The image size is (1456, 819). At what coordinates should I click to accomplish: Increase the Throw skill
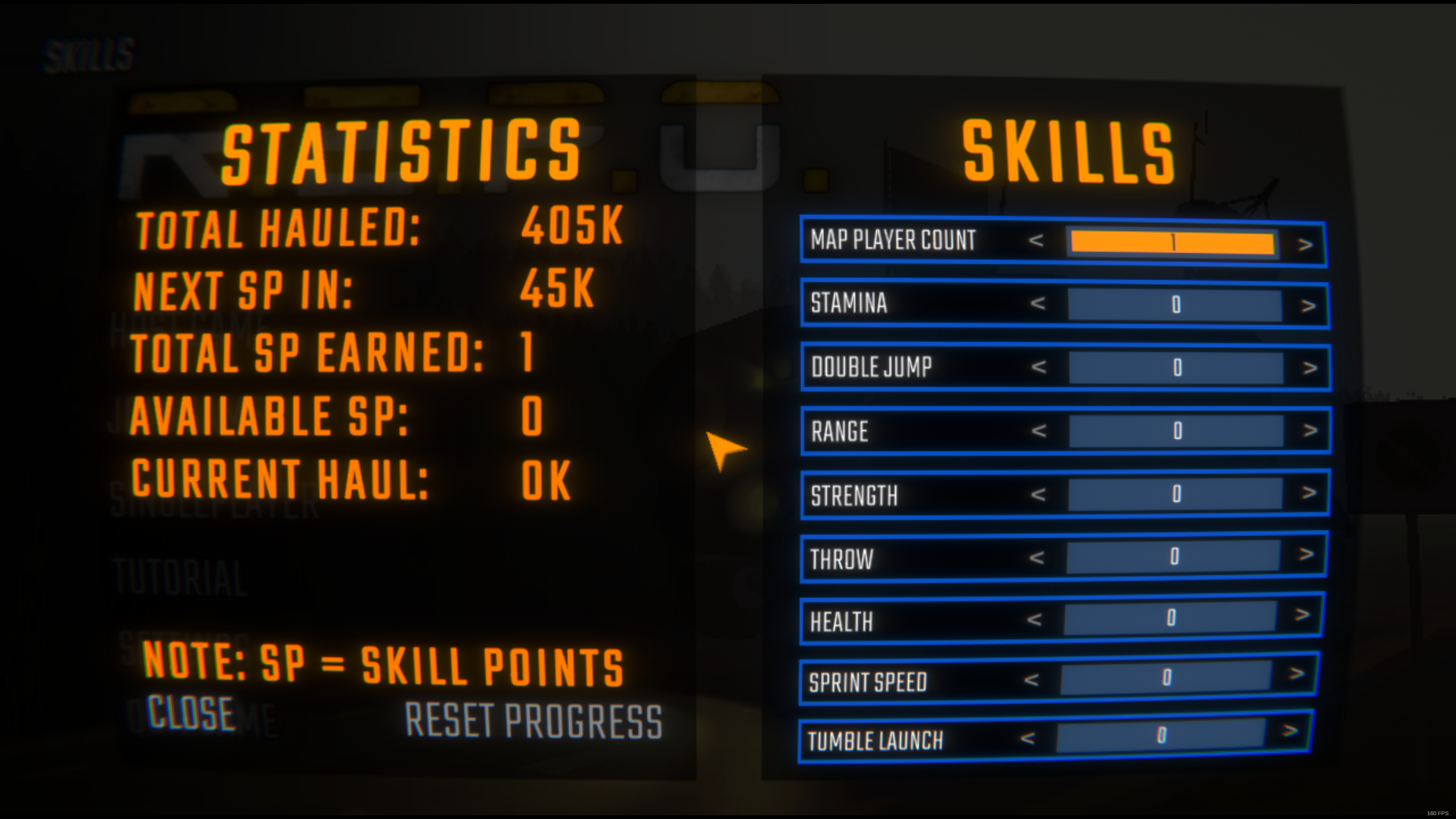point(1305,554)
